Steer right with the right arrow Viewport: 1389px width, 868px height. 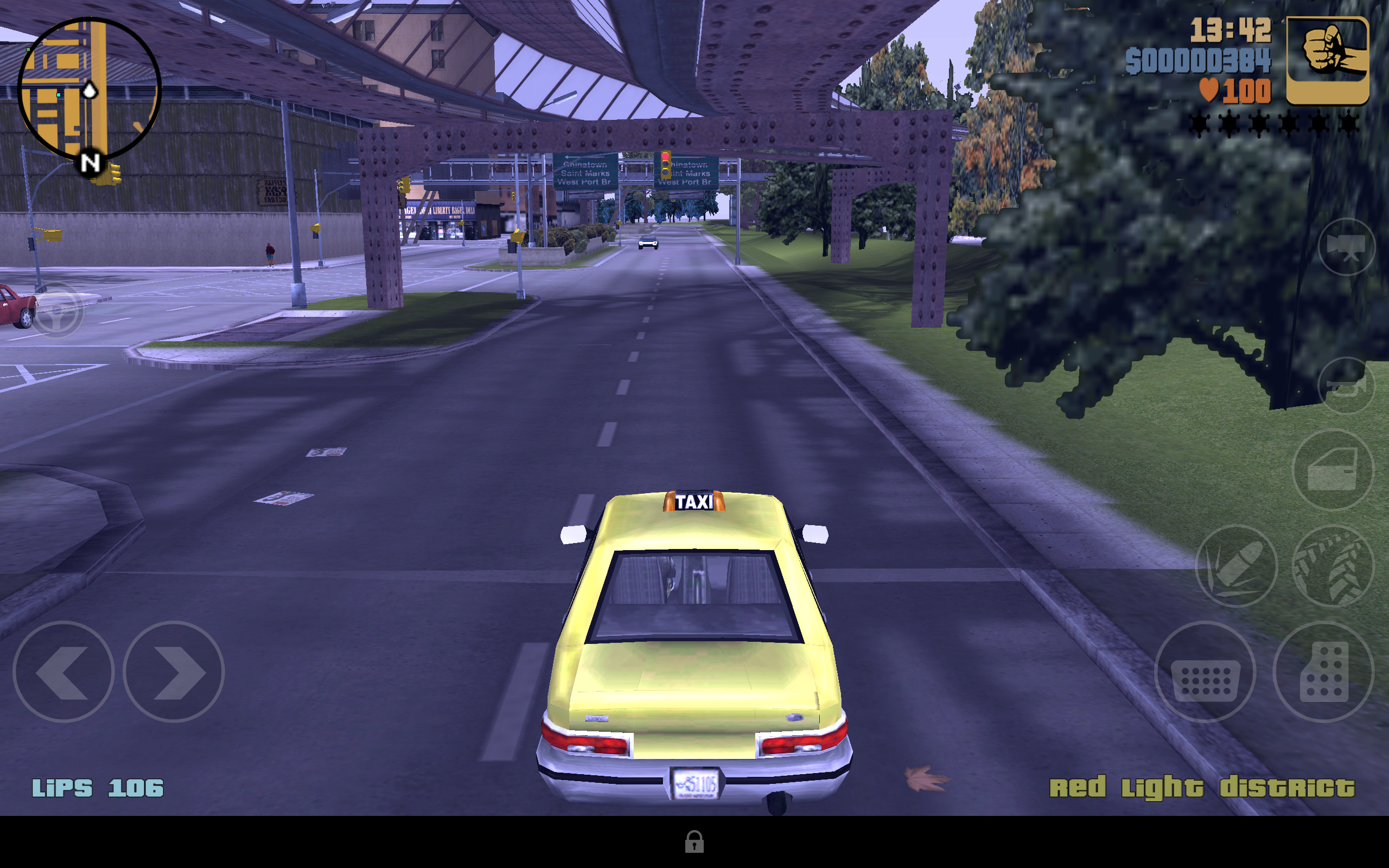173,671
